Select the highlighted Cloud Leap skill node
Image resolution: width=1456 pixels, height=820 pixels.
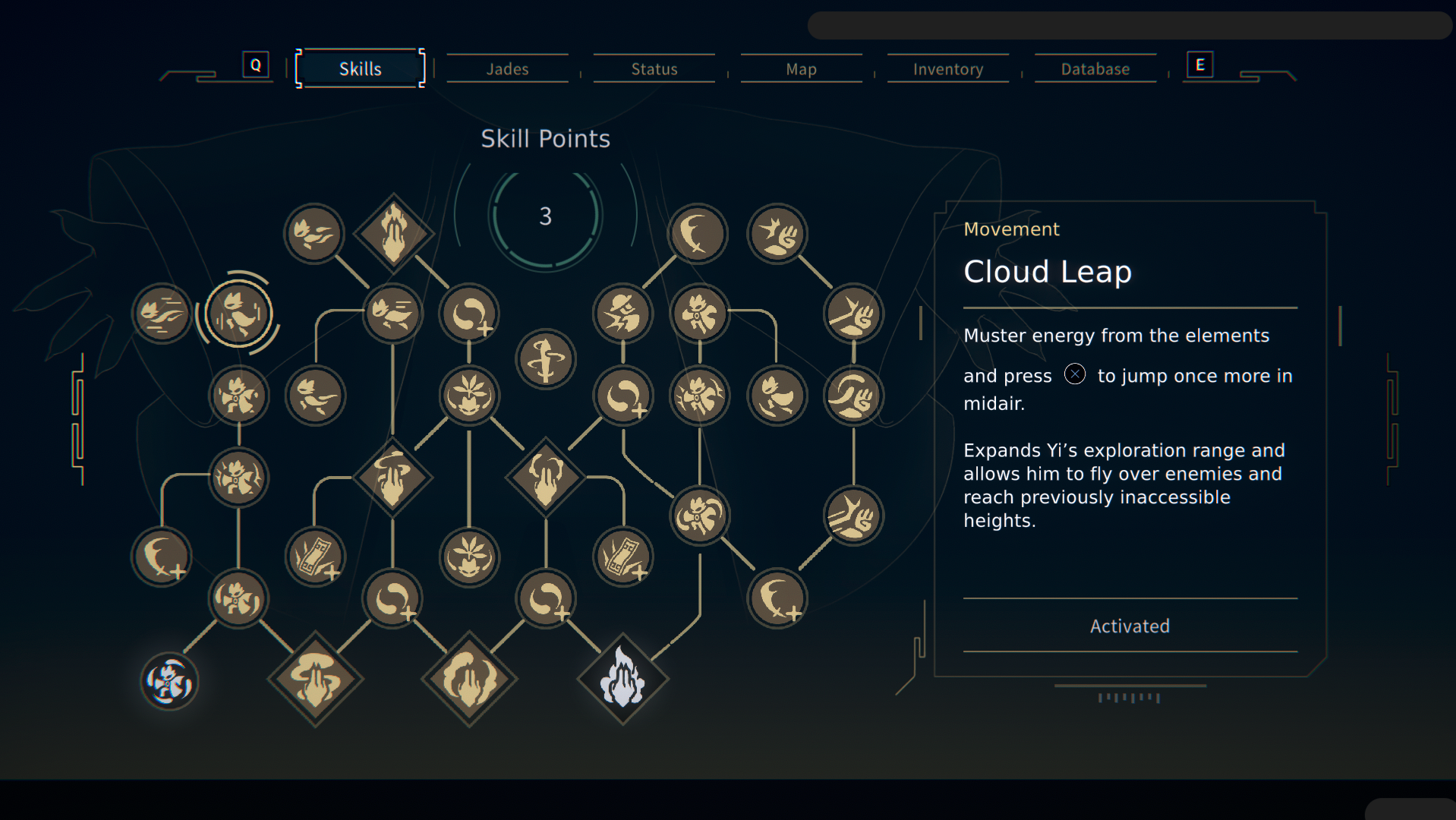(x=239, y=313)
